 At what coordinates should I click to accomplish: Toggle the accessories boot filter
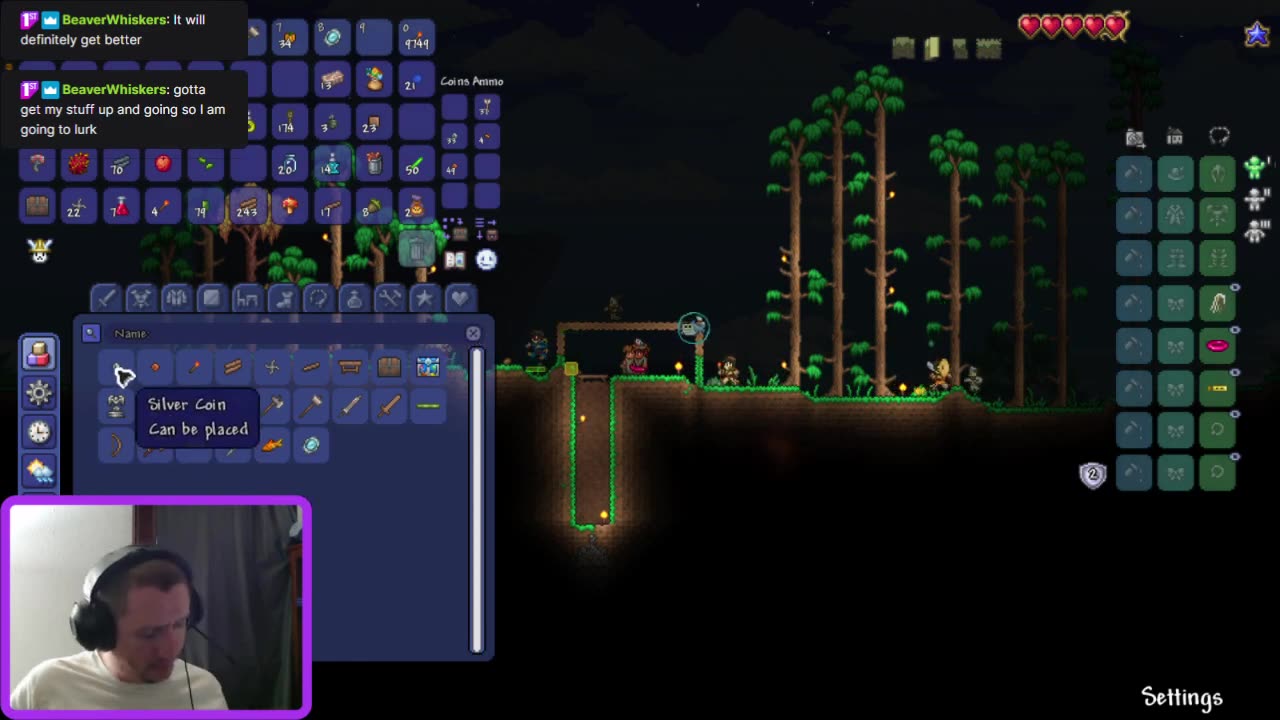tap(283, 298)
